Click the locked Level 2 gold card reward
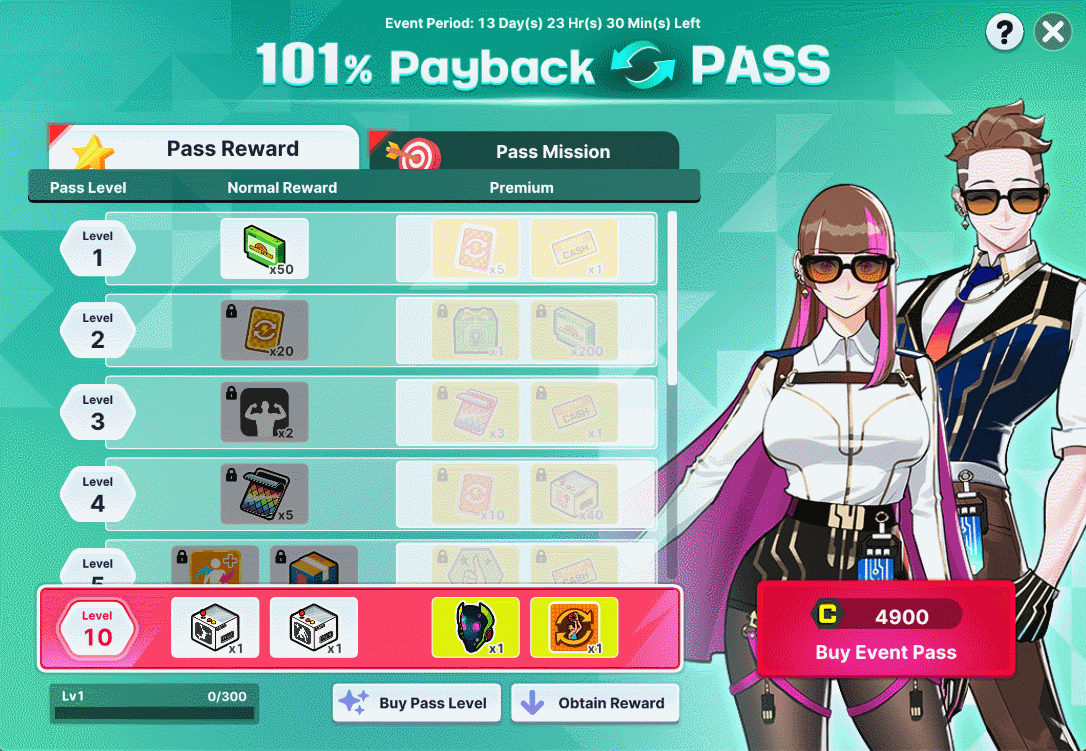Screen dimensions: 1086x751 click(264, 330)
